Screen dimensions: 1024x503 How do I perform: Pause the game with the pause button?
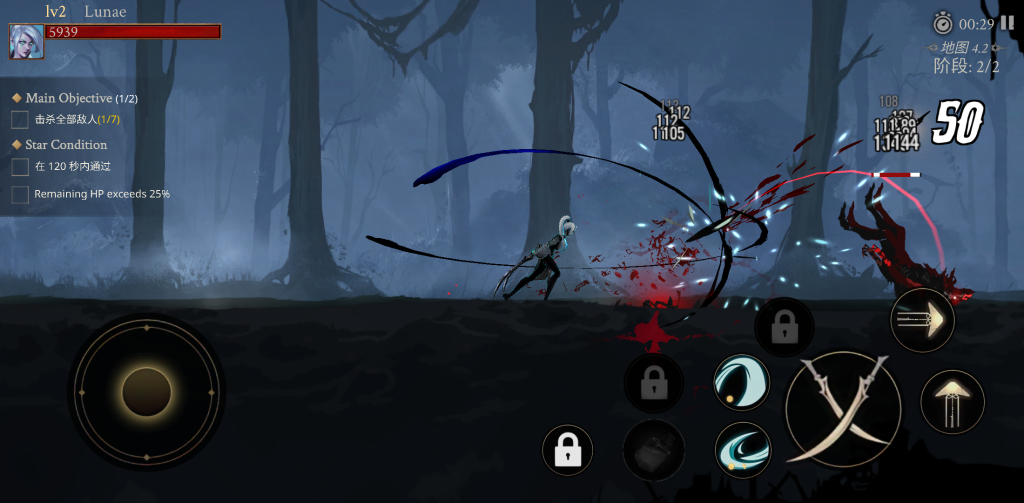1007,23
